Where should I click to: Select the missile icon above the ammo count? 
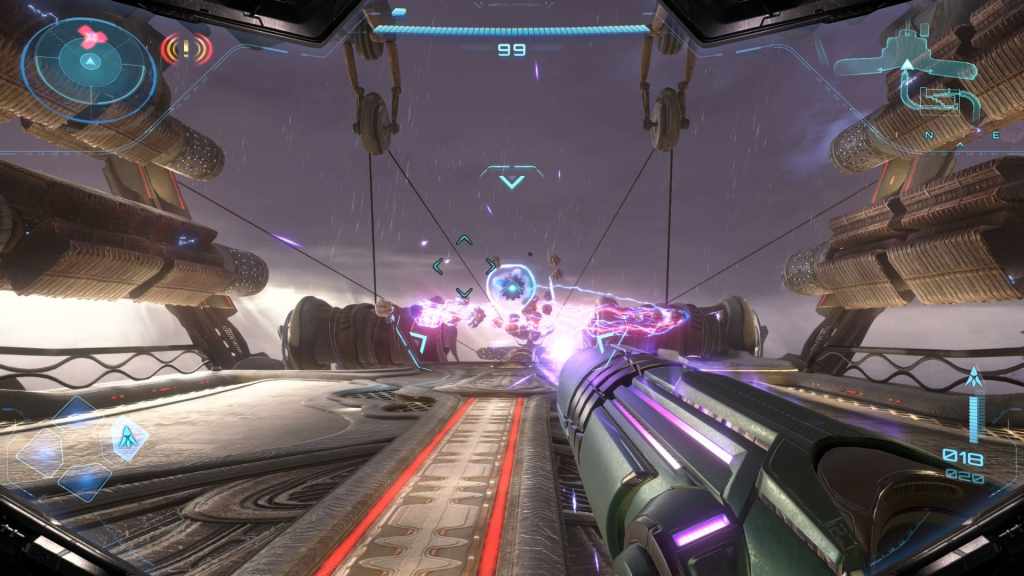click(x=973, y=379)
